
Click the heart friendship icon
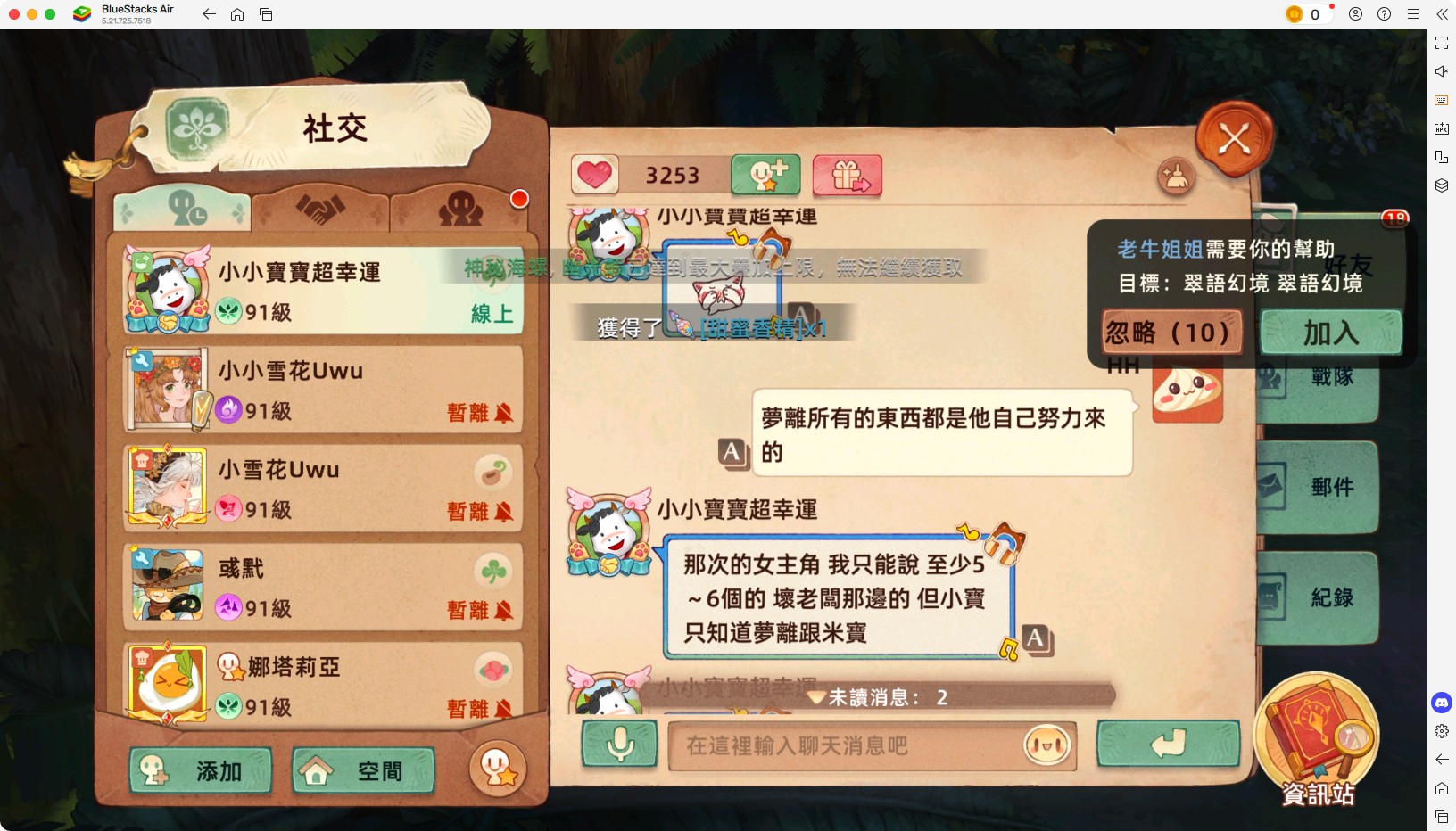(595, 175)
